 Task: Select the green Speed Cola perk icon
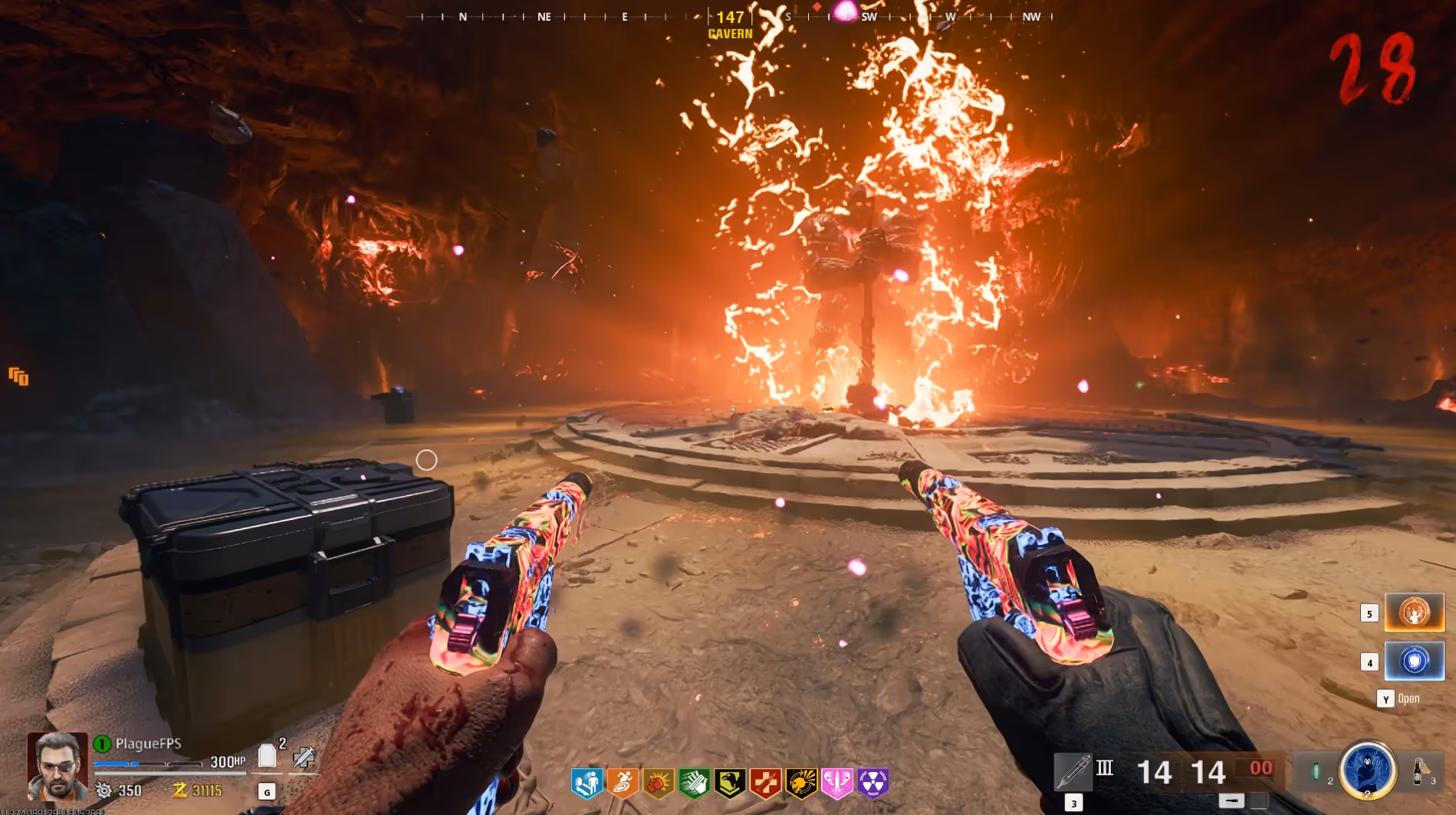pos(694,783)
